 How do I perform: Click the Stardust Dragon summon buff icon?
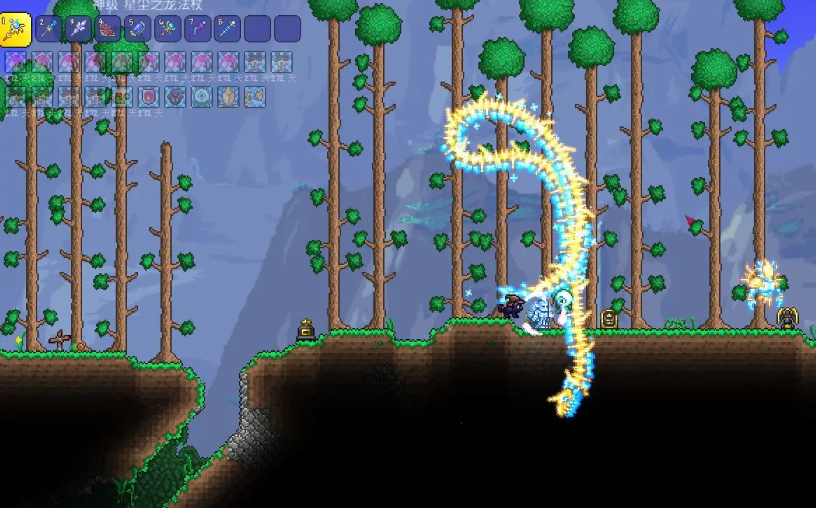pos(254,96)
